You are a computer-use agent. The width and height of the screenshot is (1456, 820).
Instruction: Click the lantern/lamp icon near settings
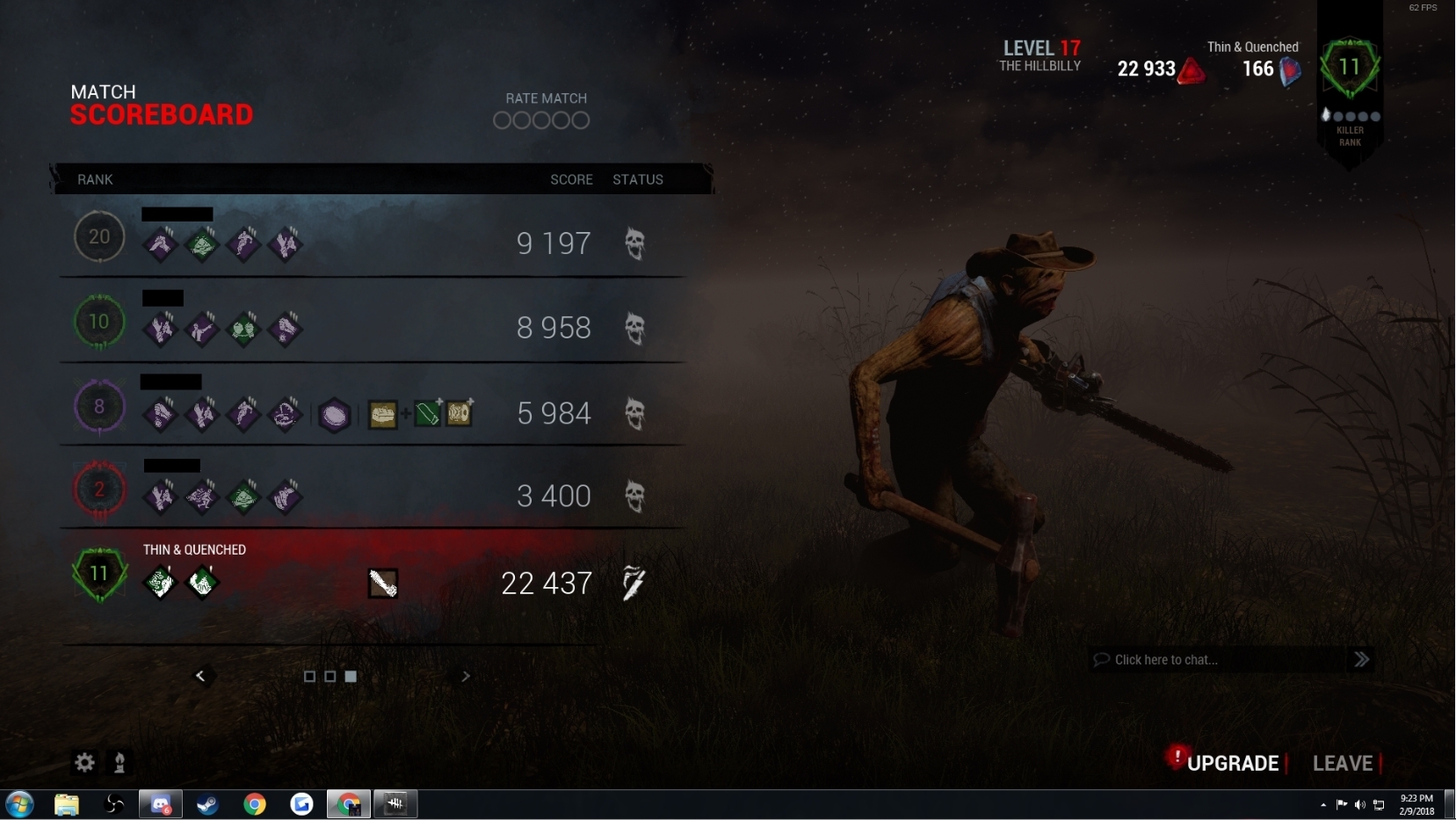point(120,763)
